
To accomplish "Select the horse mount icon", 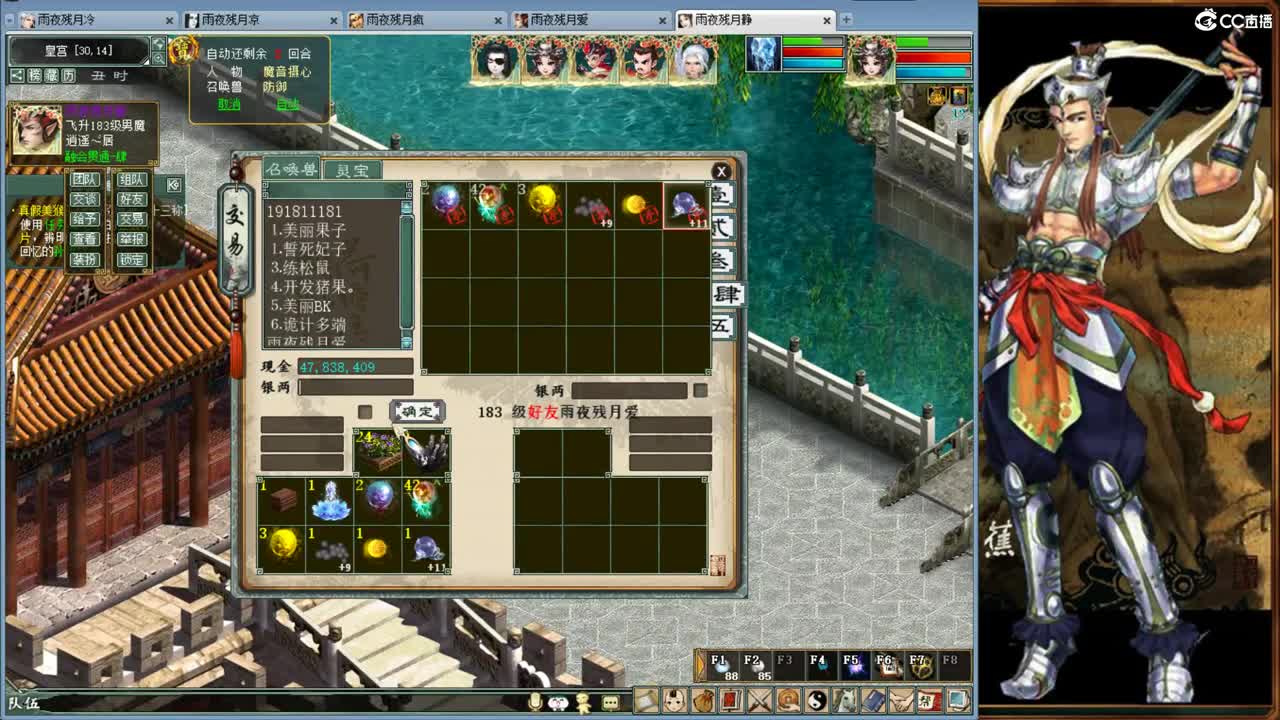I will (847, 701).
